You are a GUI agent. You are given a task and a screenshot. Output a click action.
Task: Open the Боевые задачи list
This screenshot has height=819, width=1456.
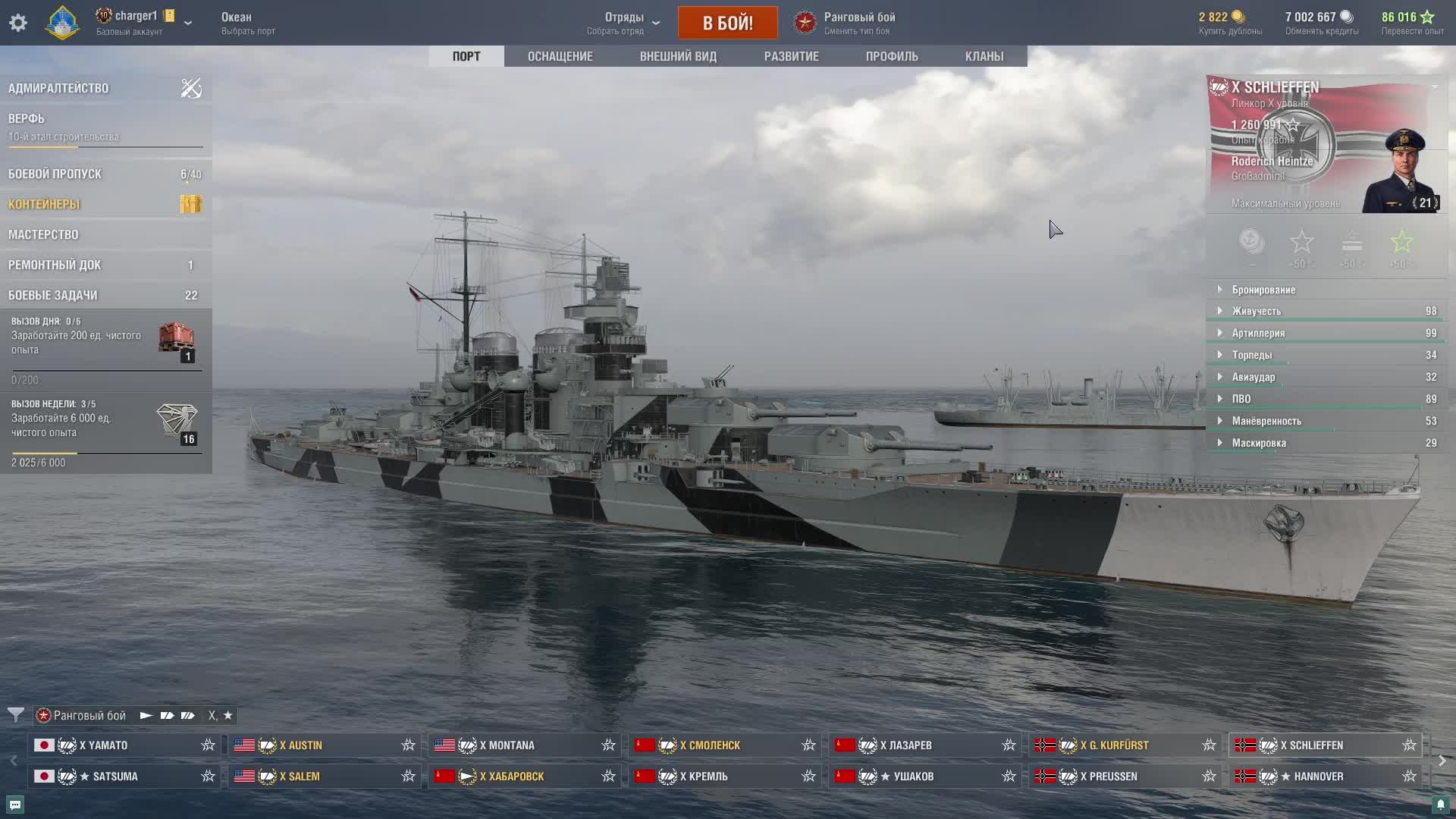(x=52, y=295)
